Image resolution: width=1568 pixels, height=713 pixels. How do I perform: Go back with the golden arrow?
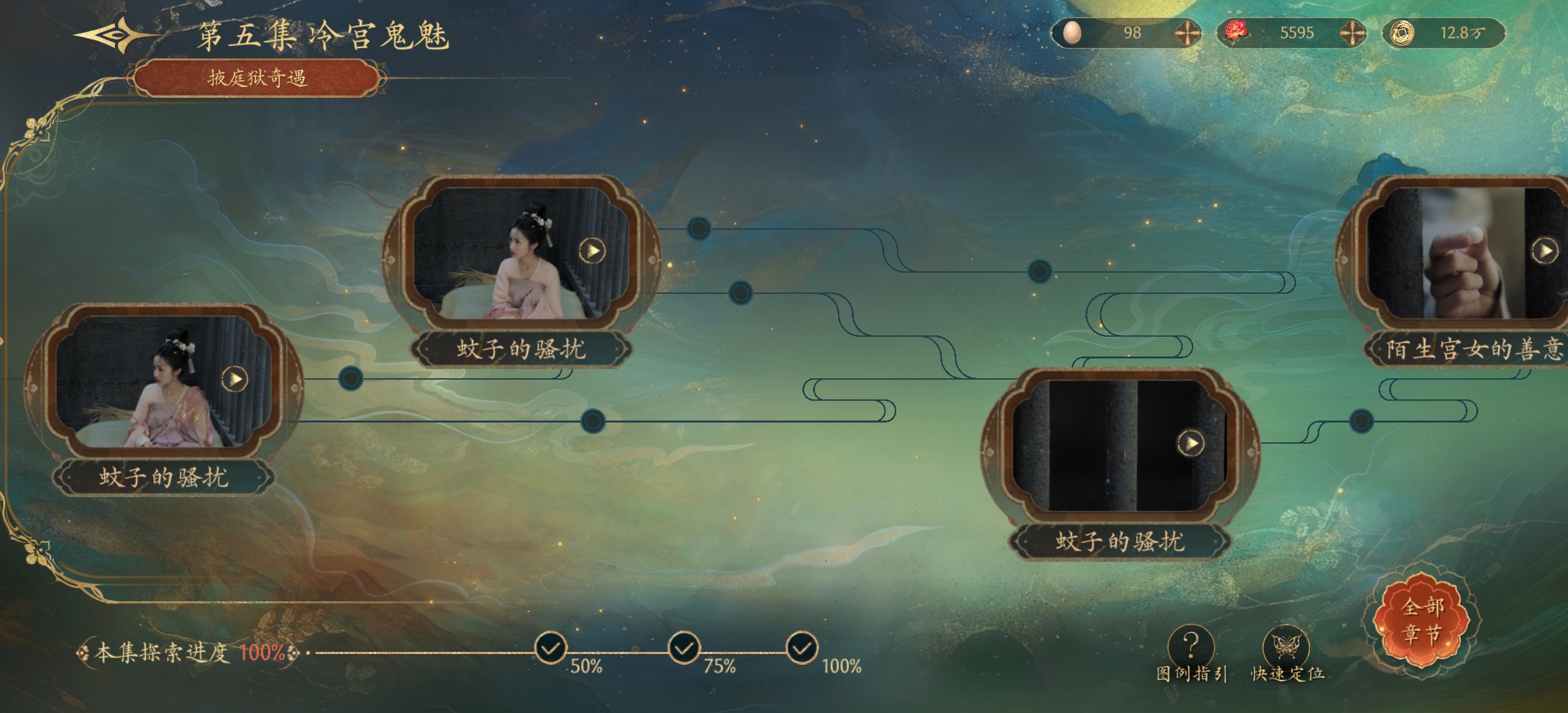pyautogui.click(x=112, y=34)
